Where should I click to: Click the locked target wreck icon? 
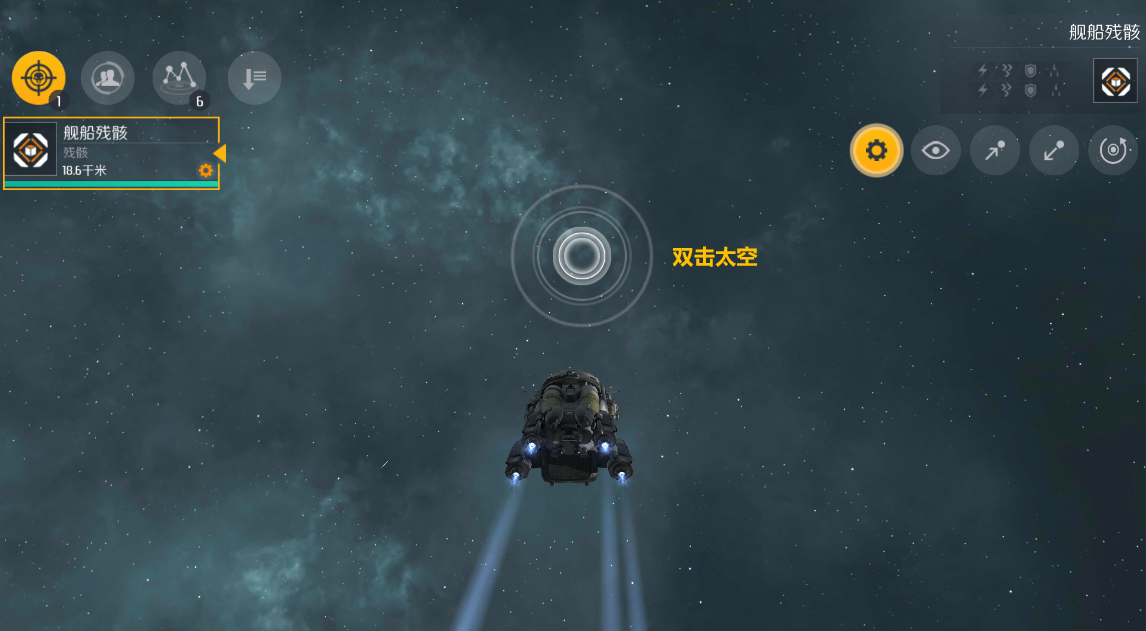point(1115,81)
